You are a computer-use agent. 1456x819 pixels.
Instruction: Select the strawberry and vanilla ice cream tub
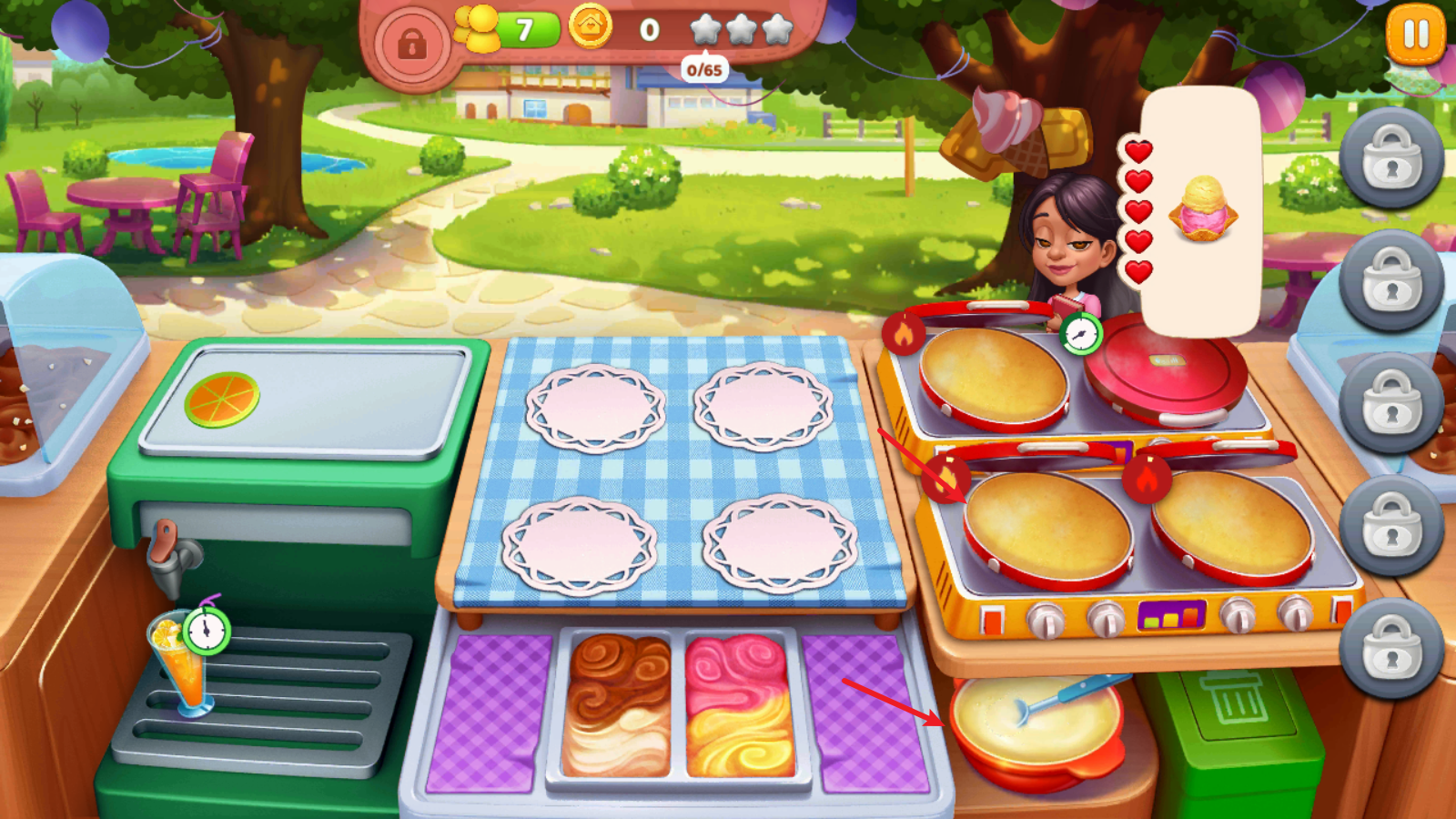(739, 705)
